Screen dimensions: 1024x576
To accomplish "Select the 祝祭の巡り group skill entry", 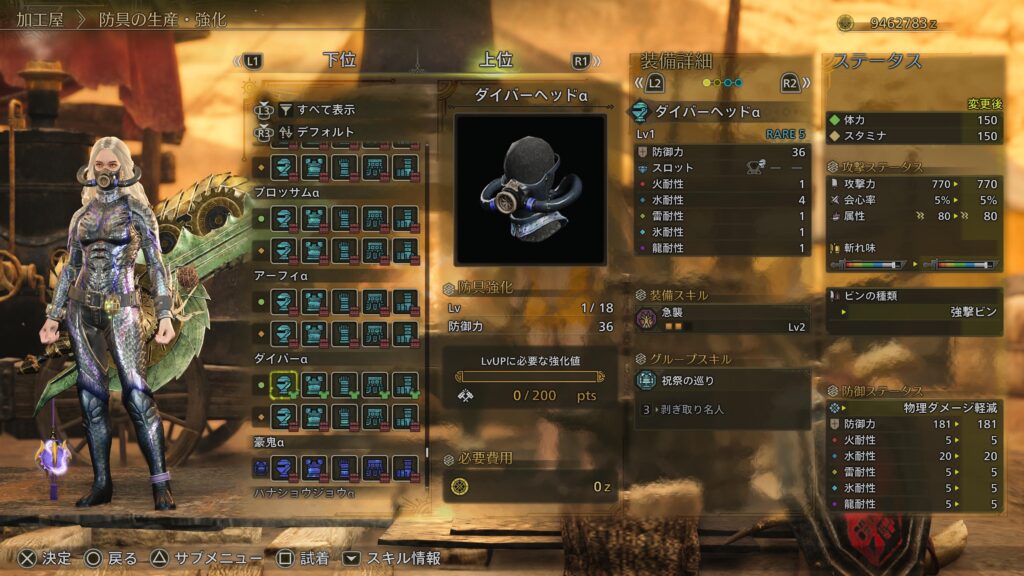I will [x=720, y=380].
